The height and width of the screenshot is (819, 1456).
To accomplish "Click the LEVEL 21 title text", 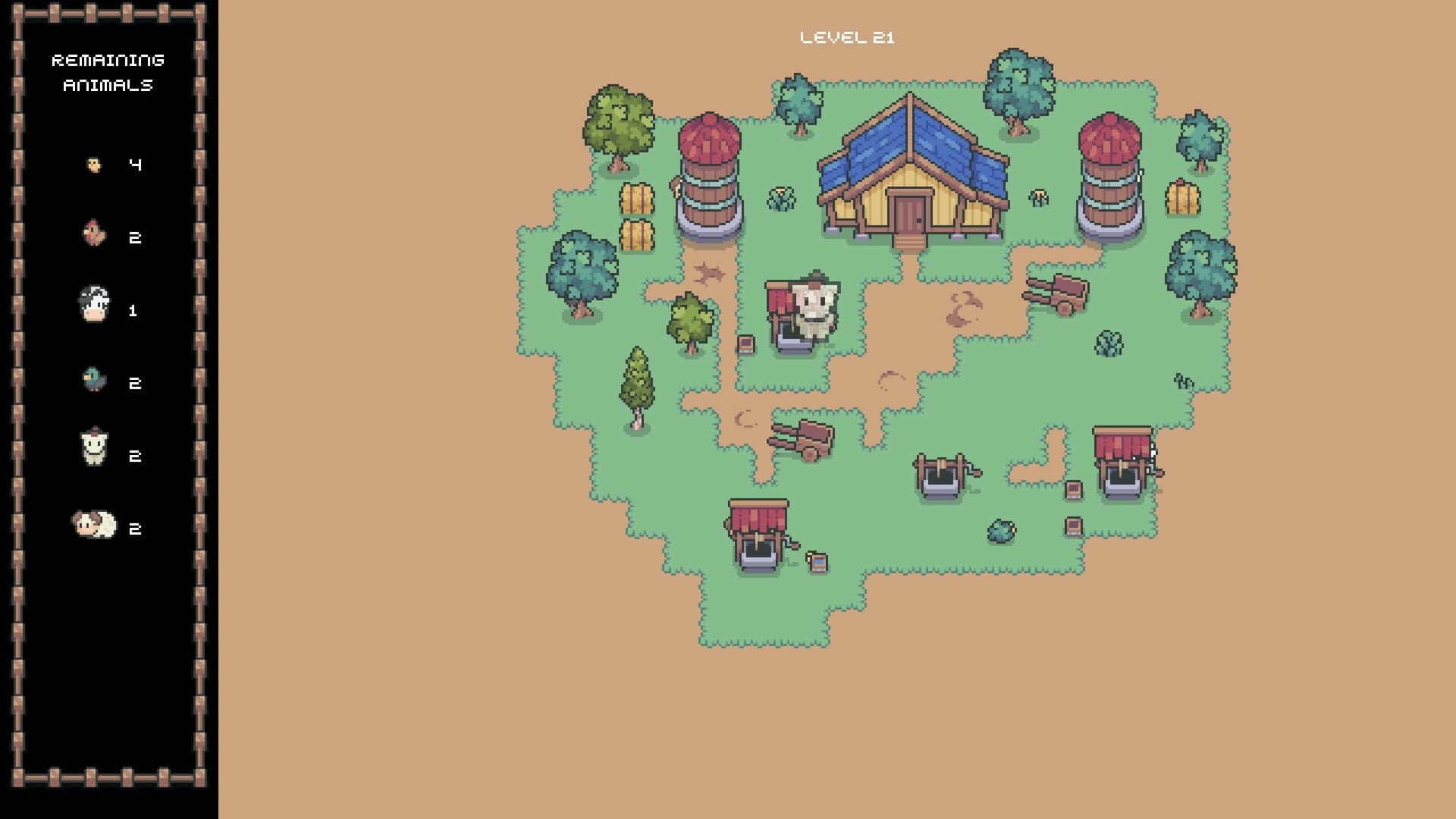I will click(x=847, y=36).
